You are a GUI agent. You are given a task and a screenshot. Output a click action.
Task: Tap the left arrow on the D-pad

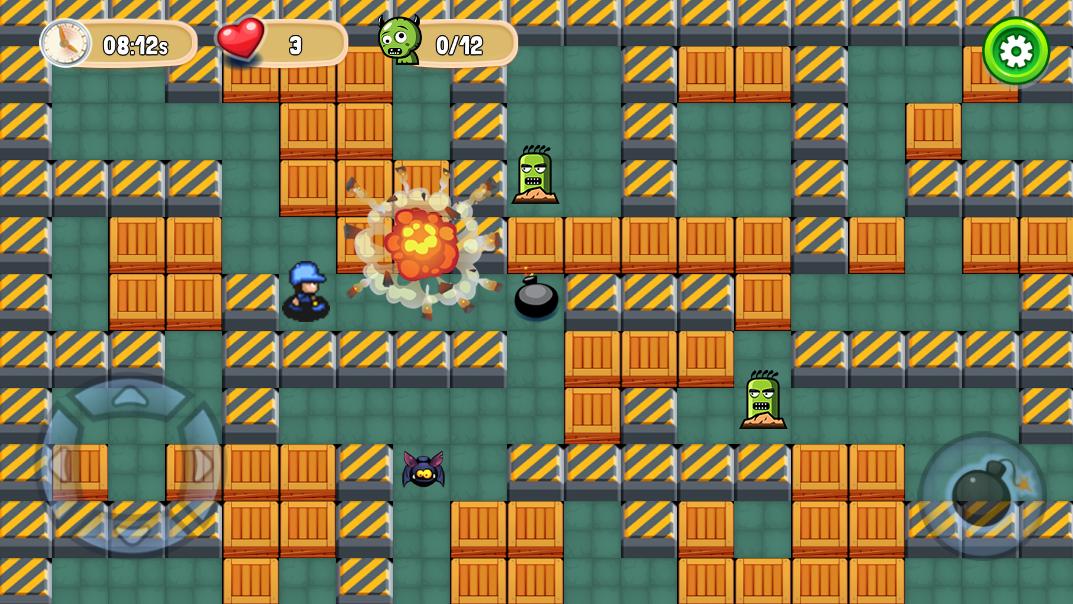[58, 466]
